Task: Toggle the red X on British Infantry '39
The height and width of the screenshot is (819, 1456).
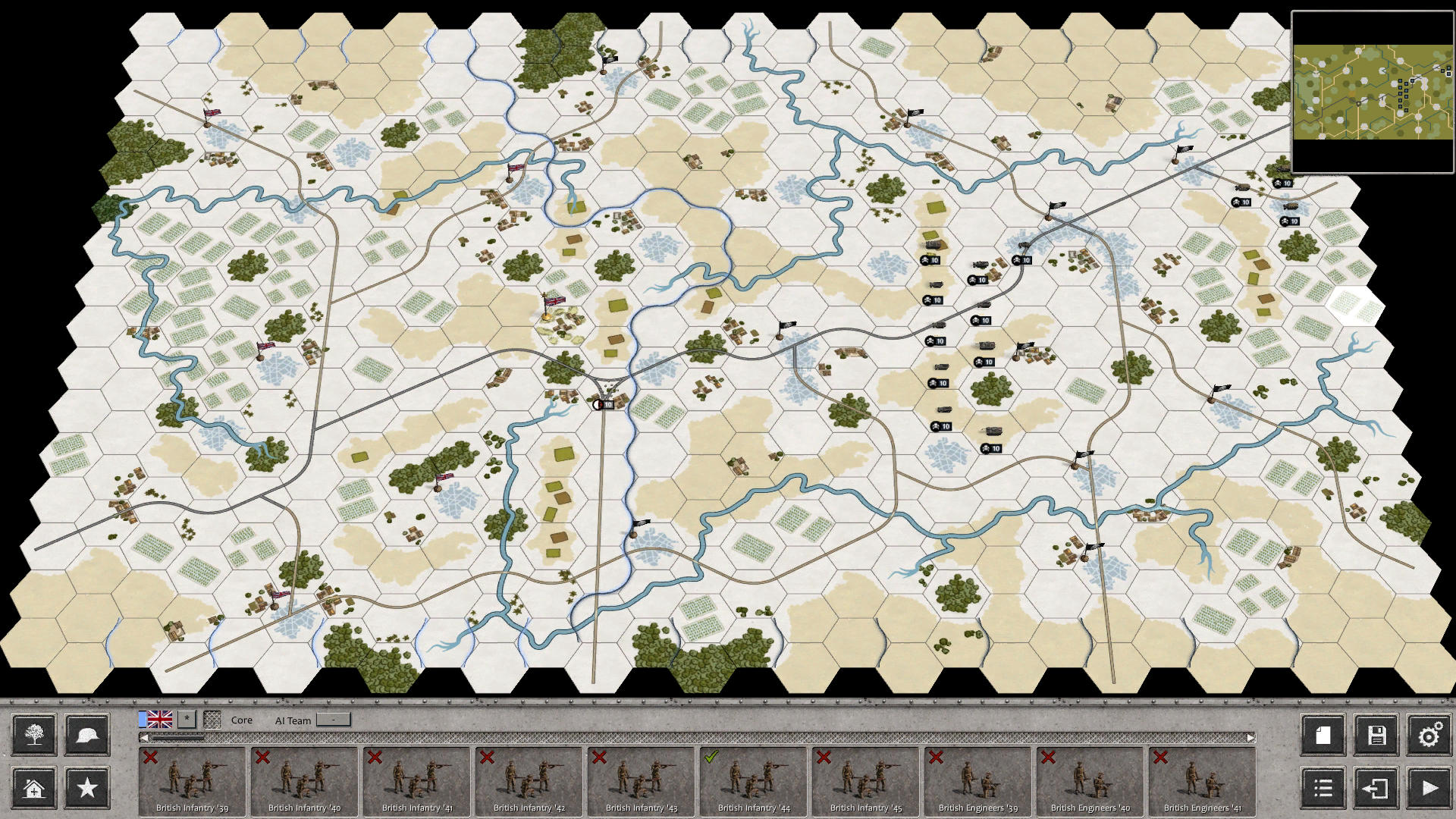Action: [x=152, y=757]
